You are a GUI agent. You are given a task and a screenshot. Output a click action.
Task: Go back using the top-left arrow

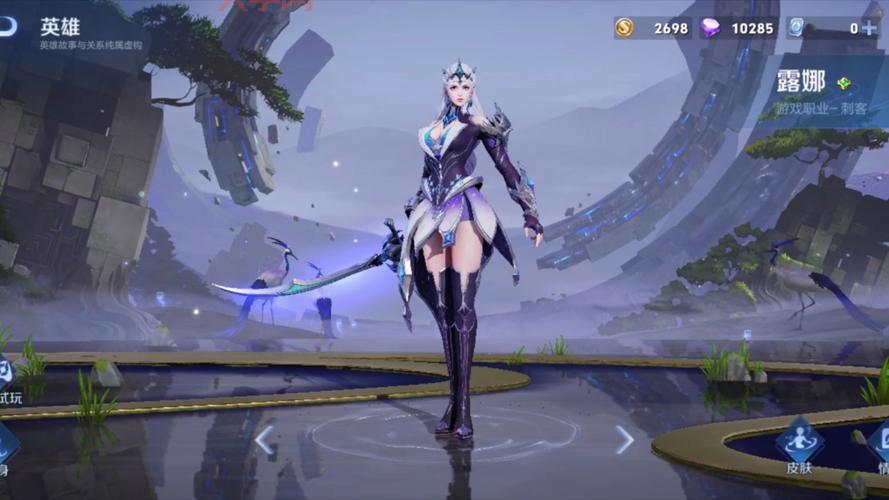pos(8,27)
